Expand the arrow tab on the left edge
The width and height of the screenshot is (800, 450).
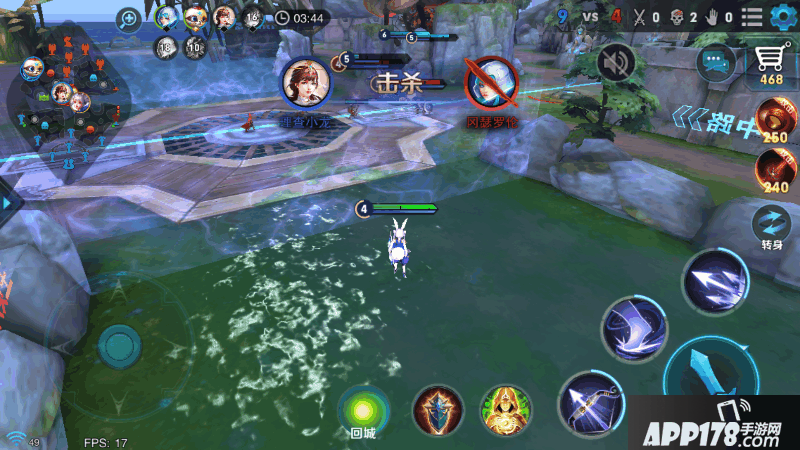click(x=8, y=203)
